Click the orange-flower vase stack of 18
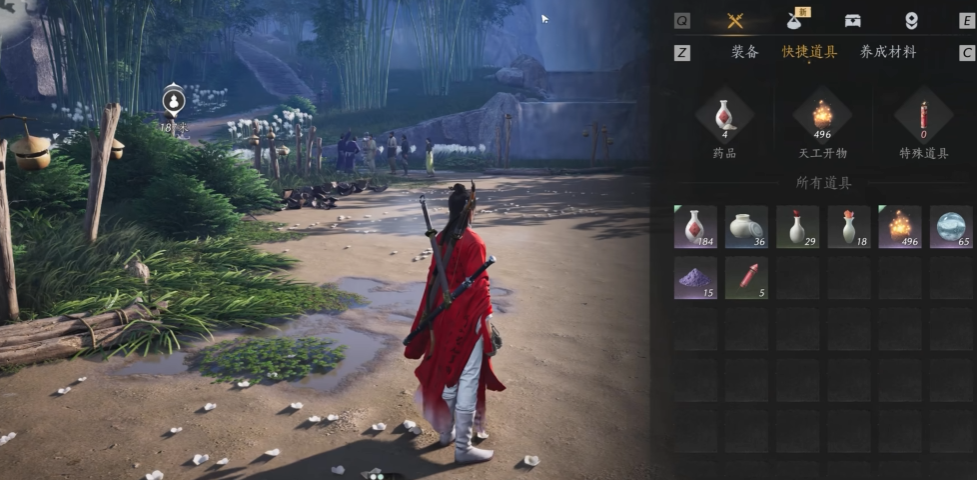The width and height of the screenshot is (977, 480). (848, 227)
